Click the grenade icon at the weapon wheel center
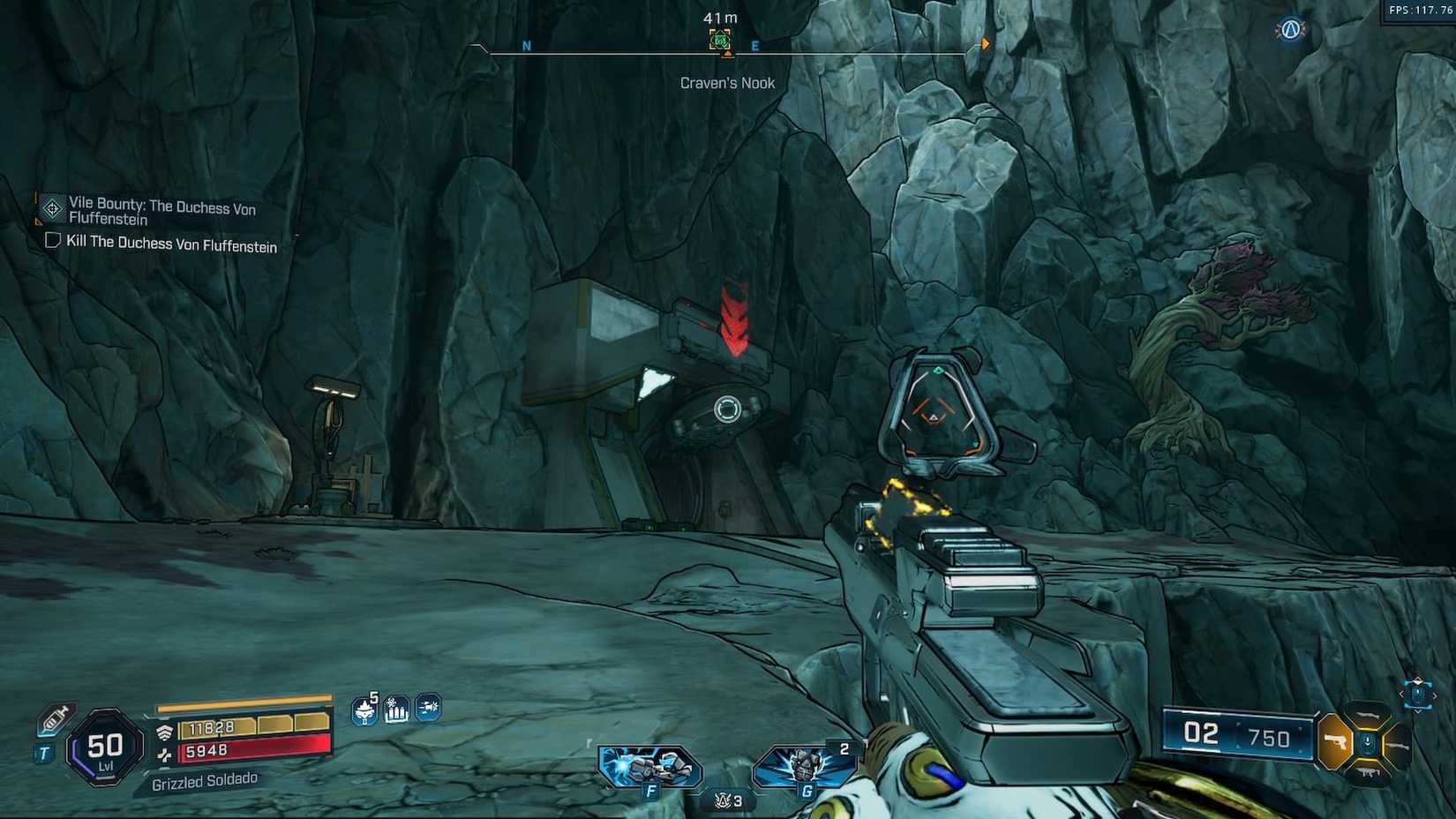 [x=1368, y=742]
